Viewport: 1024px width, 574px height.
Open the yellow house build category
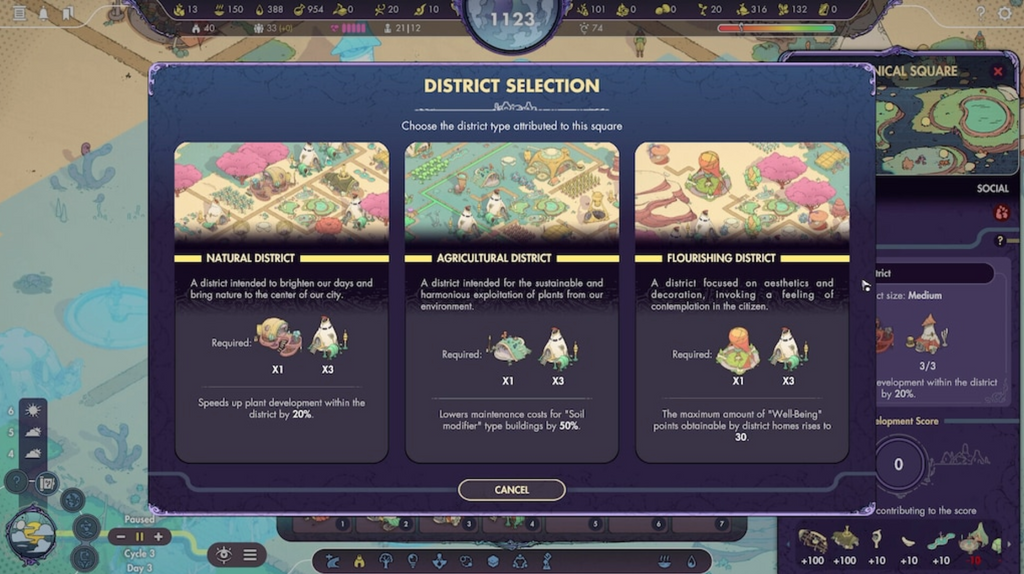tap(359, 561)
